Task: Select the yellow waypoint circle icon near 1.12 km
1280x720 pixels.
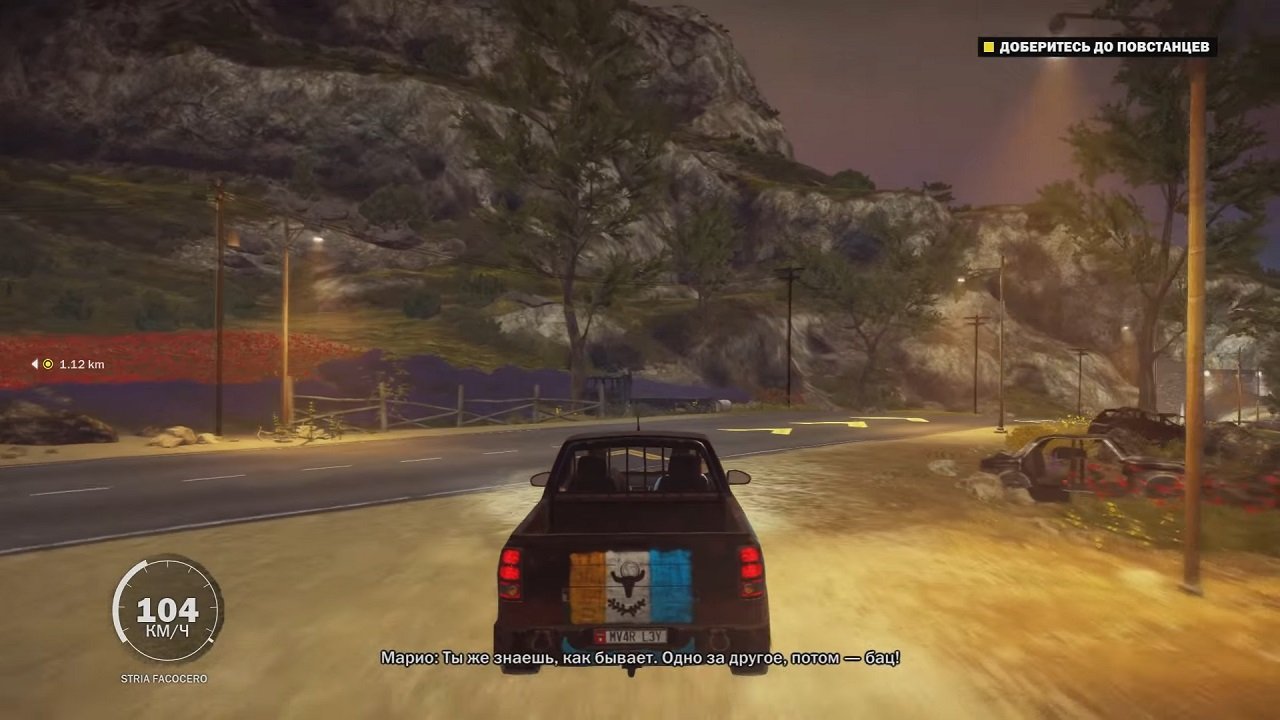Action: [47, 364]
